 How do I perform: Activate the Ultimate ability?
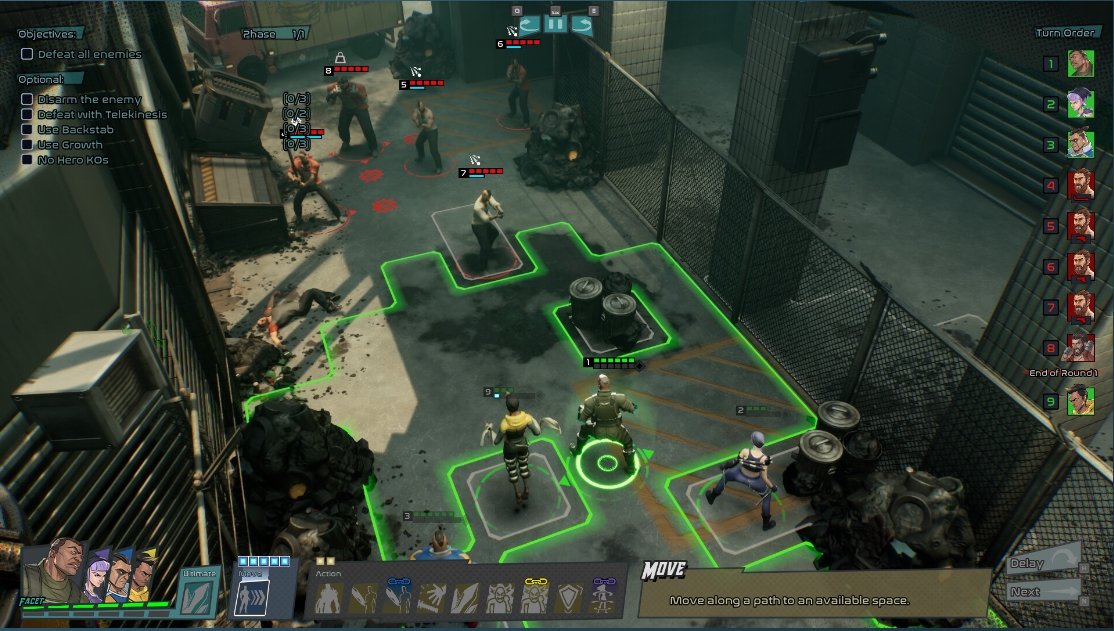point(195,597)
